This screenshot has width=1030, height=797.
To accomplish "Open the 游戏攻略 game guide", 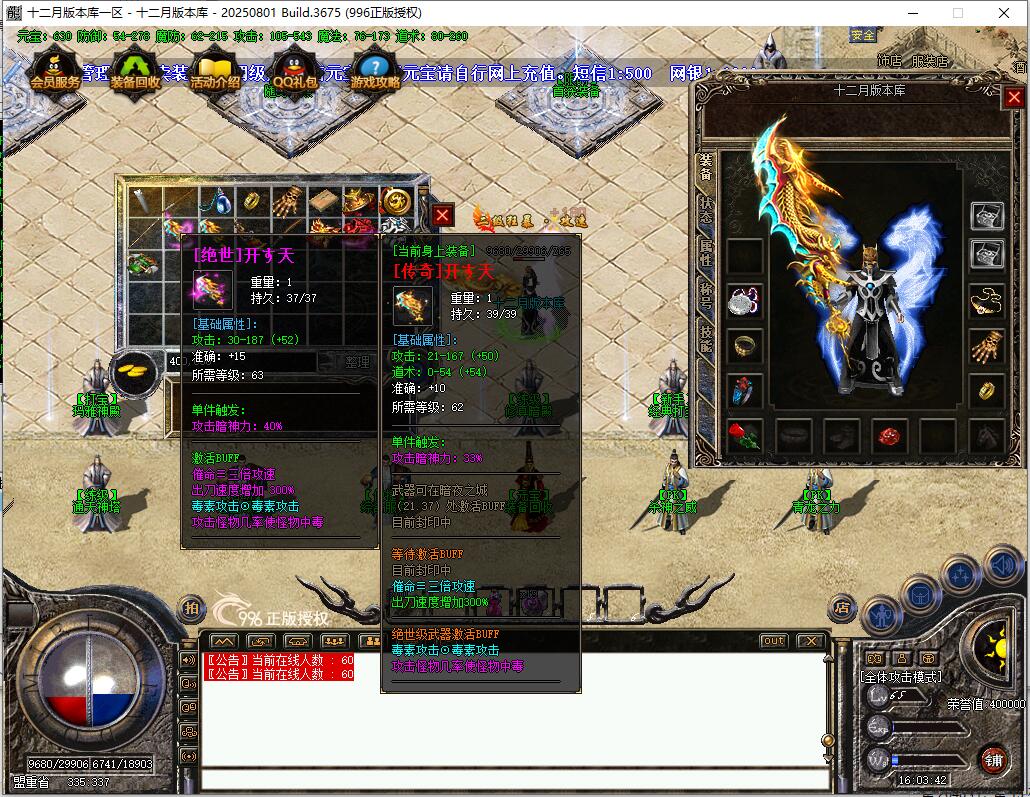I will click(x=374, y=72).
